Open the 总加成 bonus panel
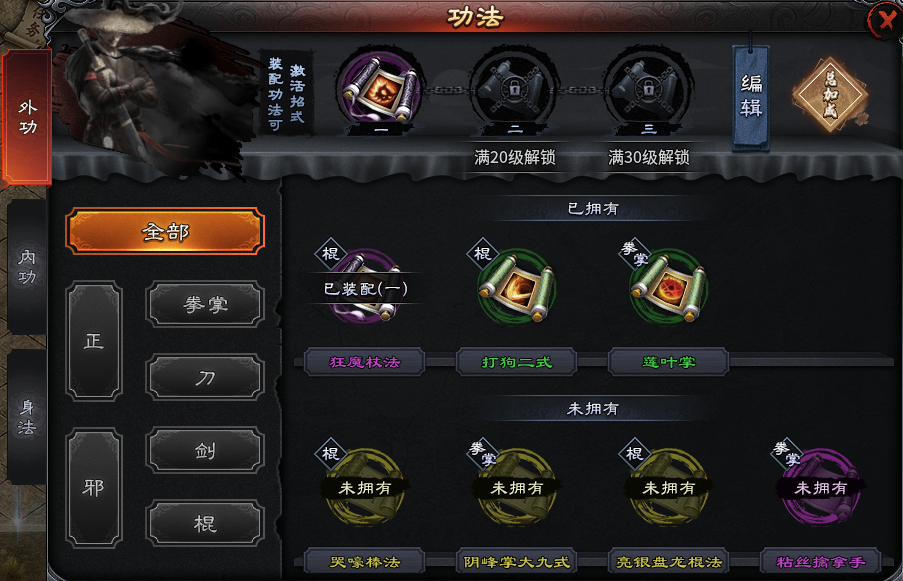Viewport: 903px width, 581px height. coord(828,96)
